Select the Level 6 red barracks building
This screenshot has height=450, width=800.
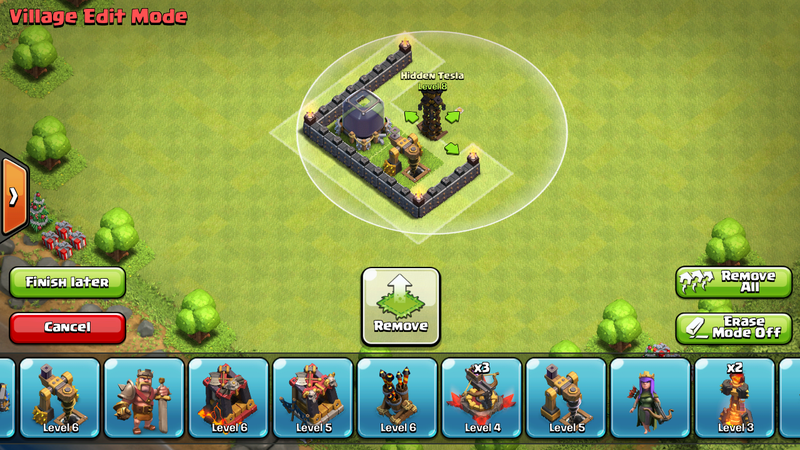click(229, 397)
